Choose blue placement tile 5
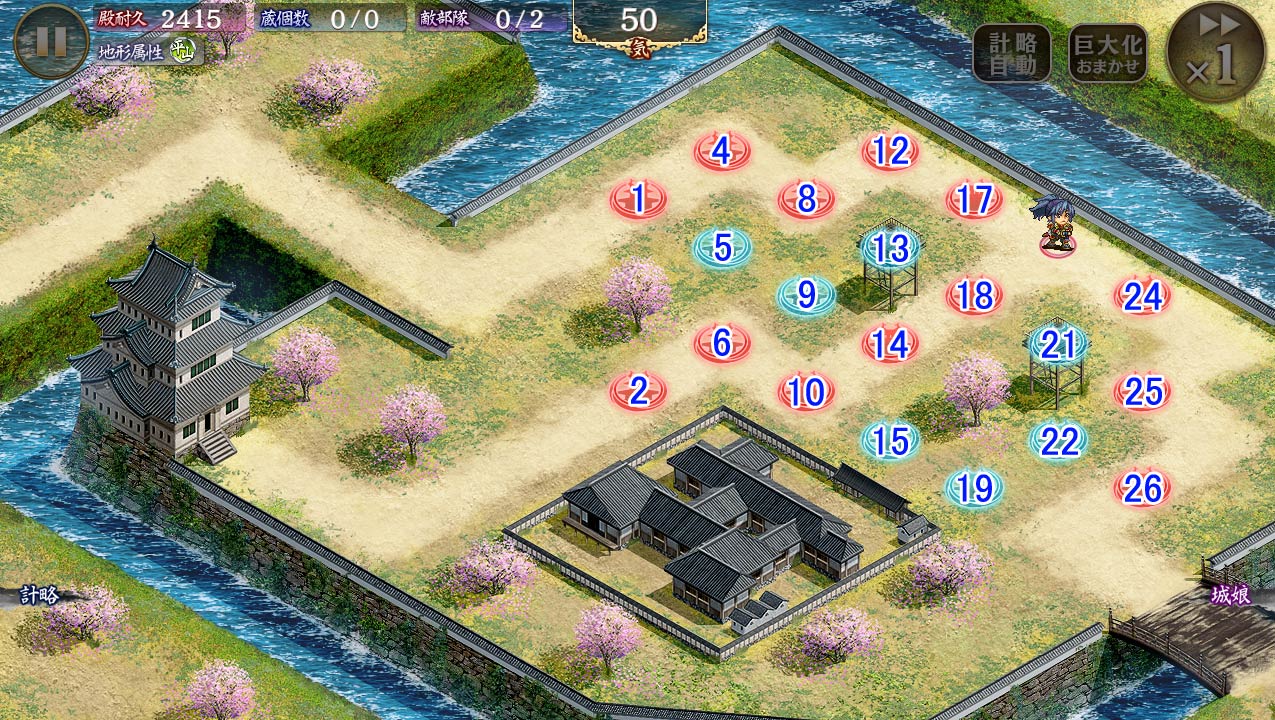 (722, 247)
